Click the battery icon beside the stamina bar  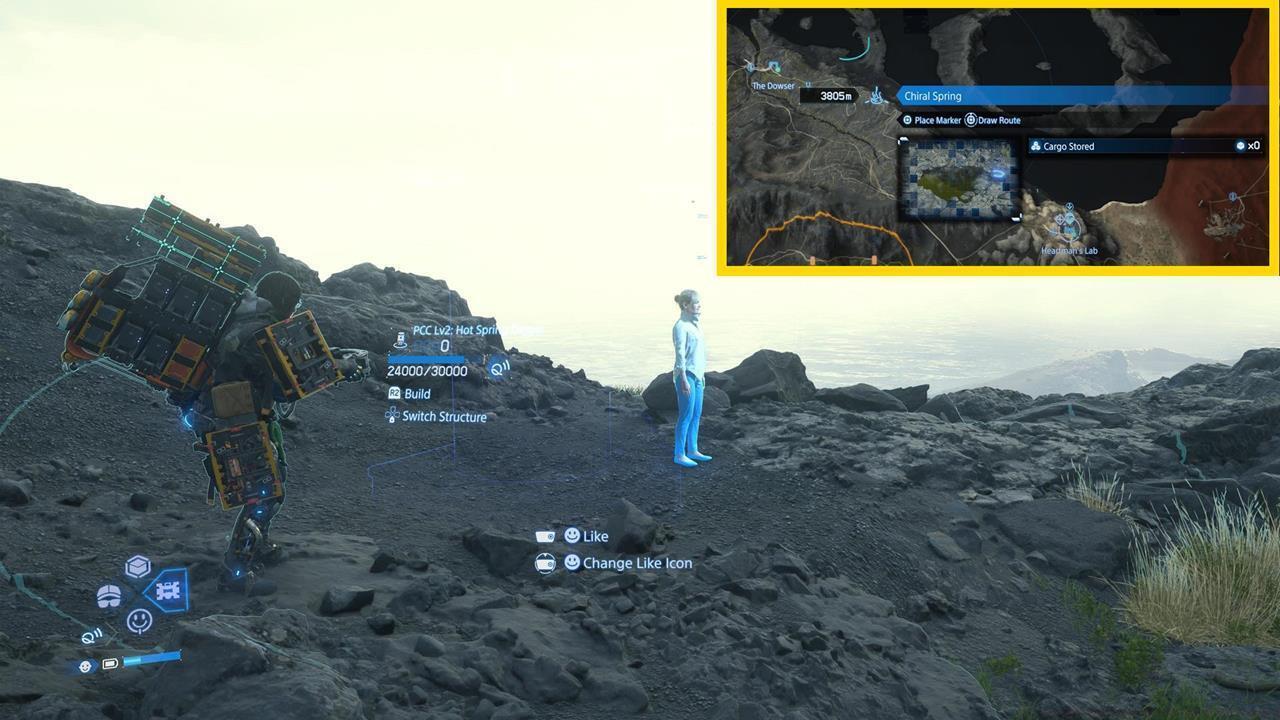110,663
